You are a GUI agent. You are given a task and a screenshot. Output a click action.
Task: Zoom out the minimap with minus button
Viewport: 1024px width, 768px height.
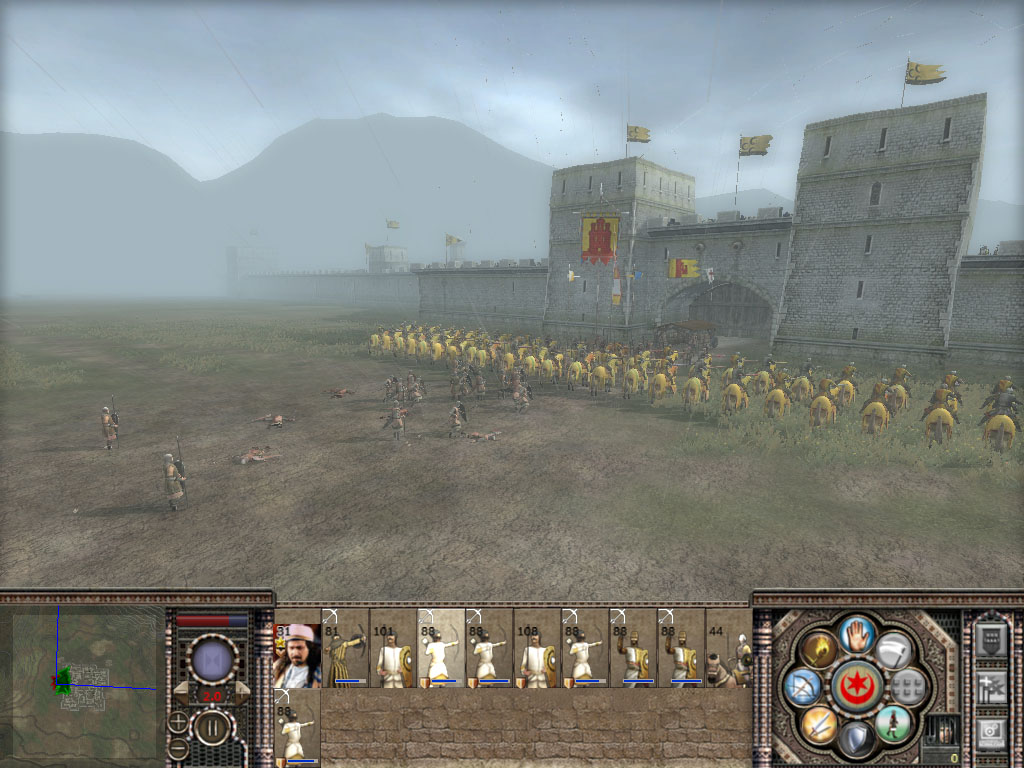[x=178, y=747]
